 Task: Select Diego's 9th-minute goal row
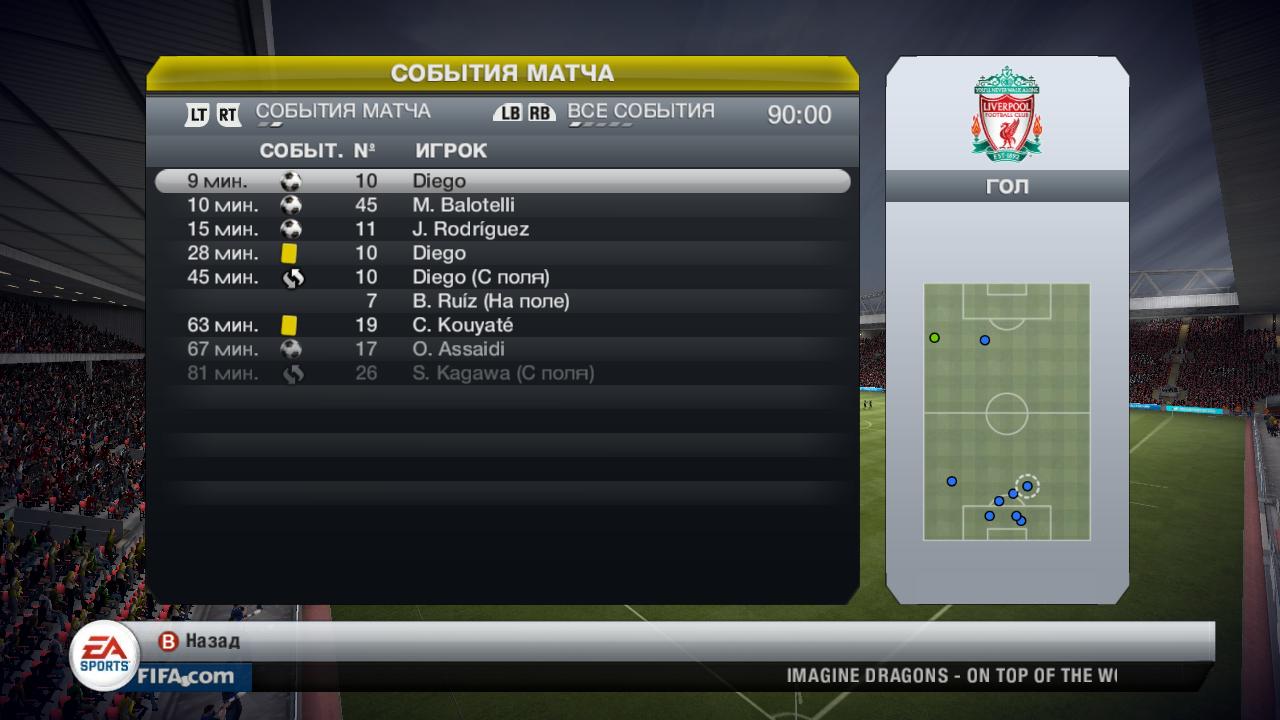click(502, 181)
